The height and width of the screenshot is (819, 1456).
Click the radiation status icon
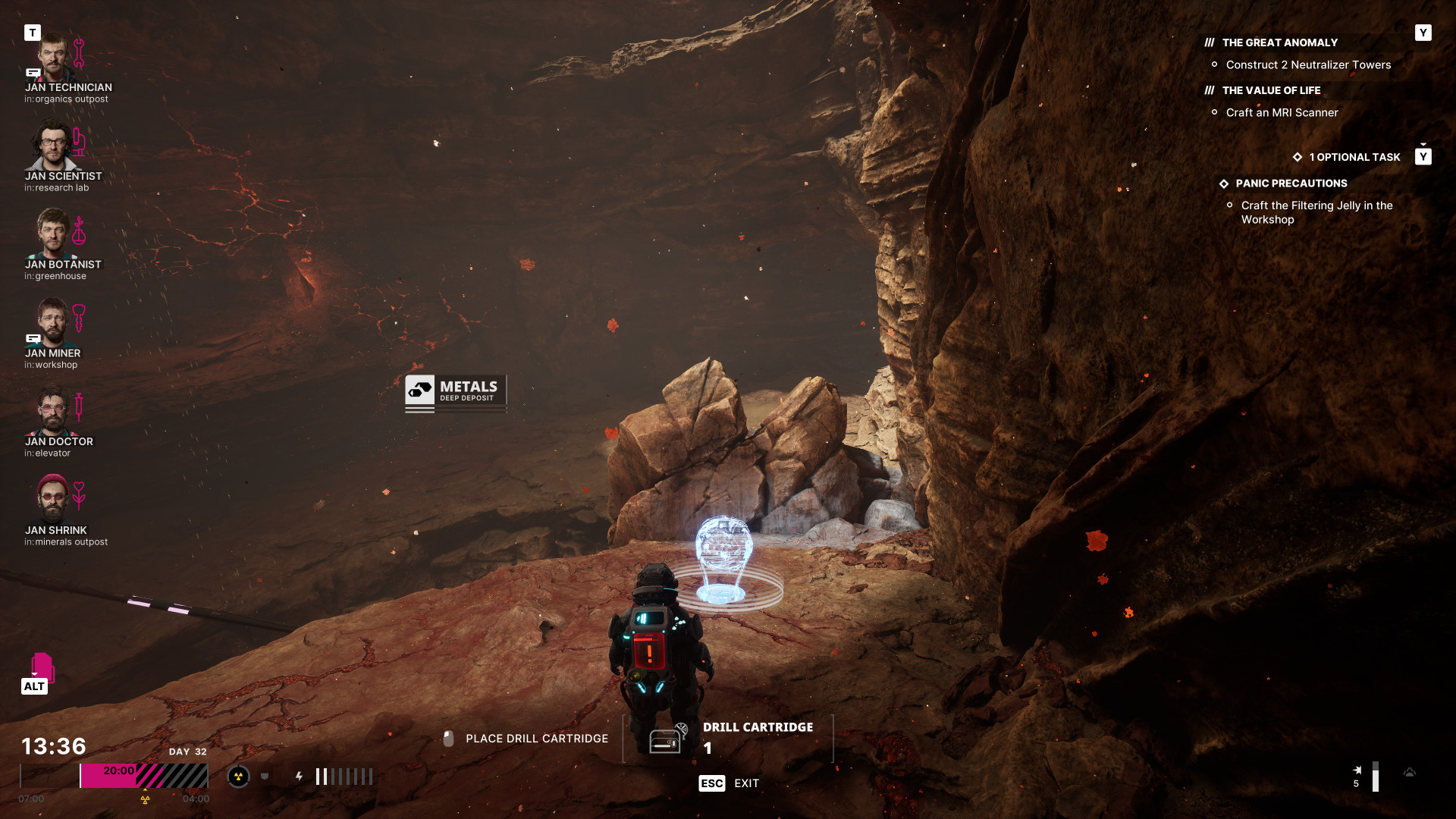click(x=238, y=776)
